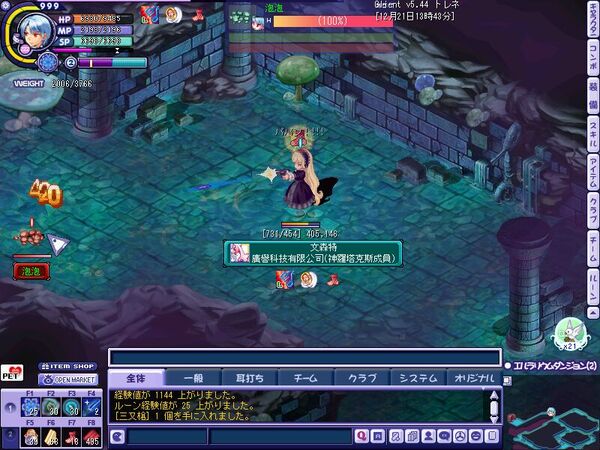Switch to hotbar page 2
600x450 pixels.
[11, 436]
